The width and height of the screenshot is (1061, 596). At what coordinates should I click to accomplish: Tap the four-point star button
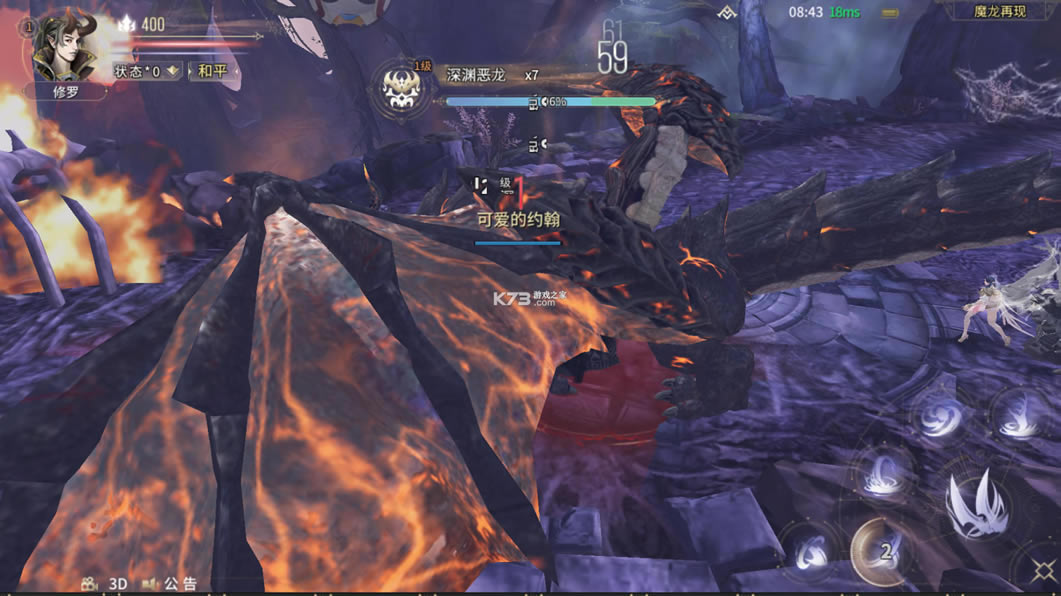tap(1043, 571)
